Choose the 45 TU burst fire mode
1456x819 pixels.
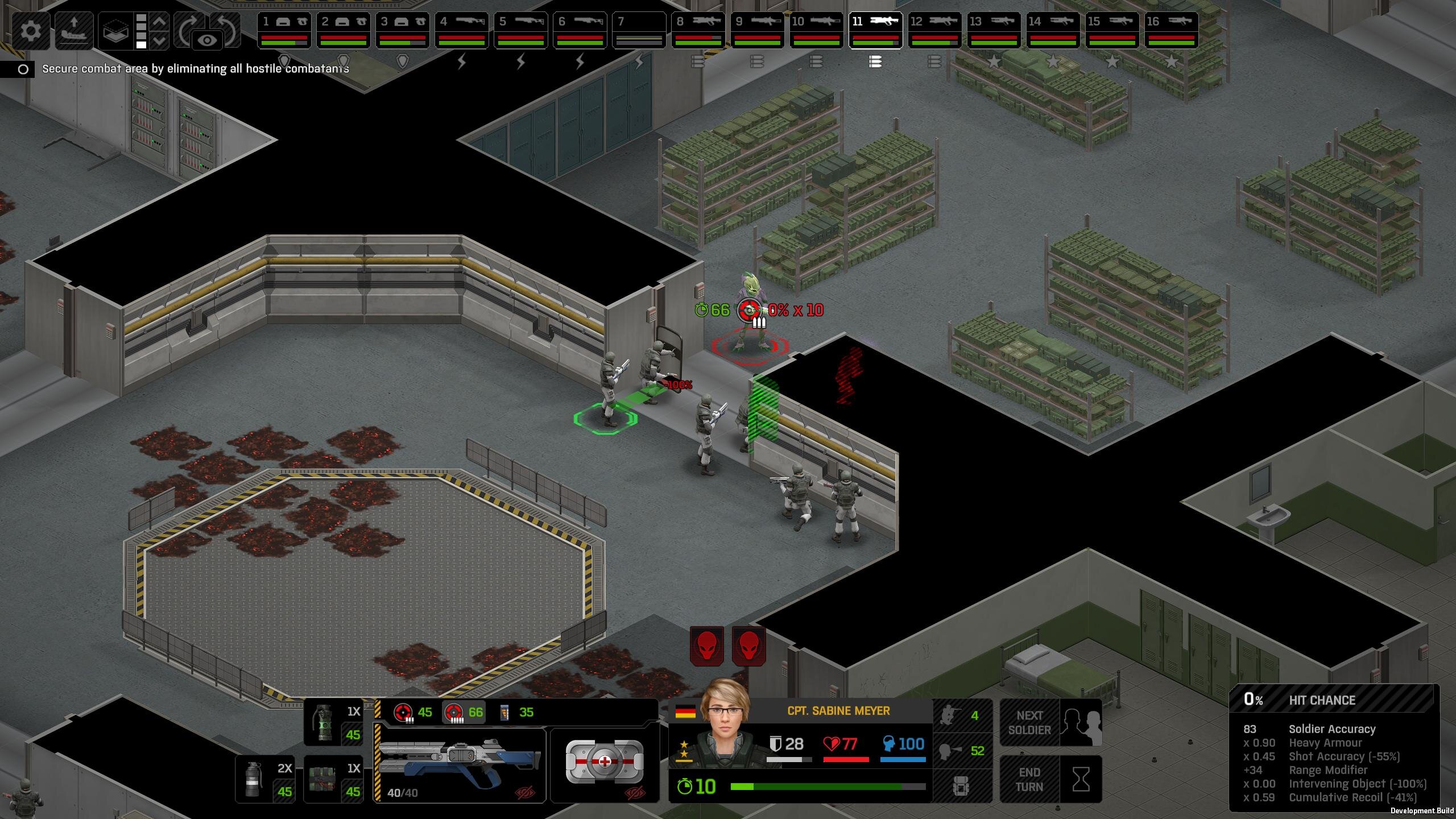(x=413, y=712)
